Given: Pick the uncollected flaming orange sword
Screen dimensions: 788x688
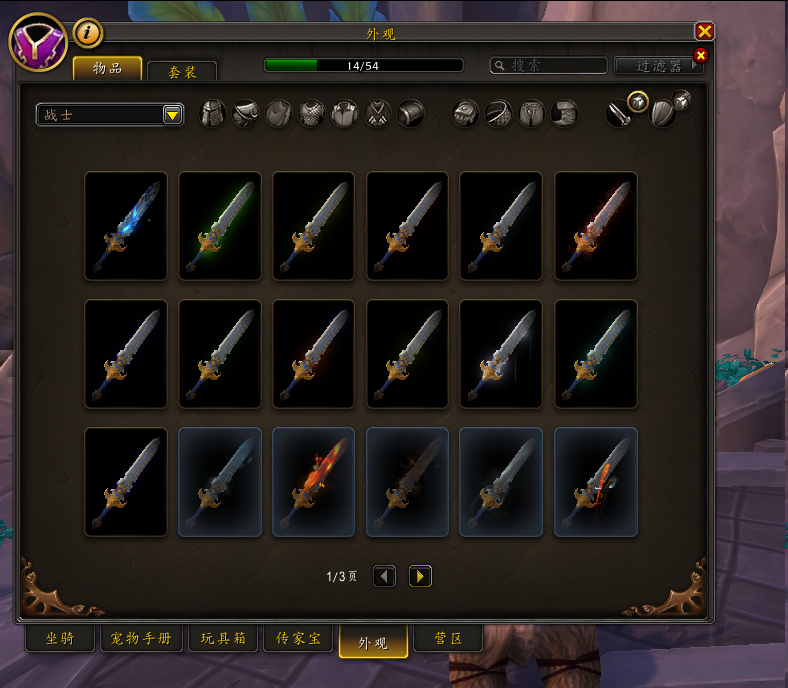Looking at the screenshot, I should tap(314, 482).
